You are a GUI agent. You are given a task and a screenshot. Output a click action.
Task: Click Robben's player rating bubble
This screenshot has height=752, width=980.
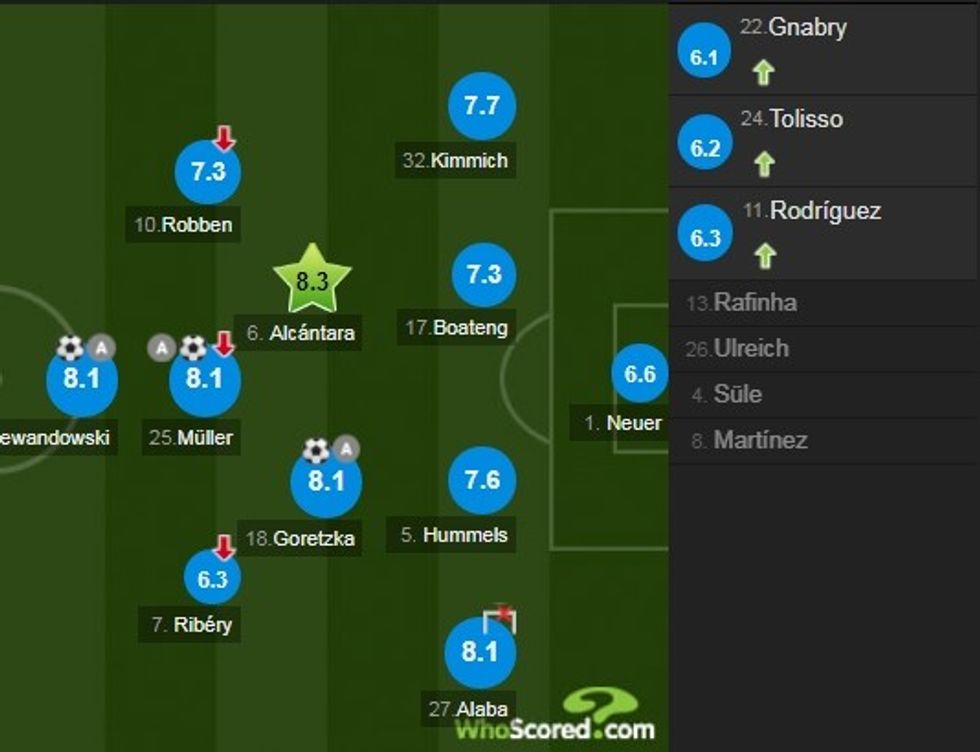(208, 172)
